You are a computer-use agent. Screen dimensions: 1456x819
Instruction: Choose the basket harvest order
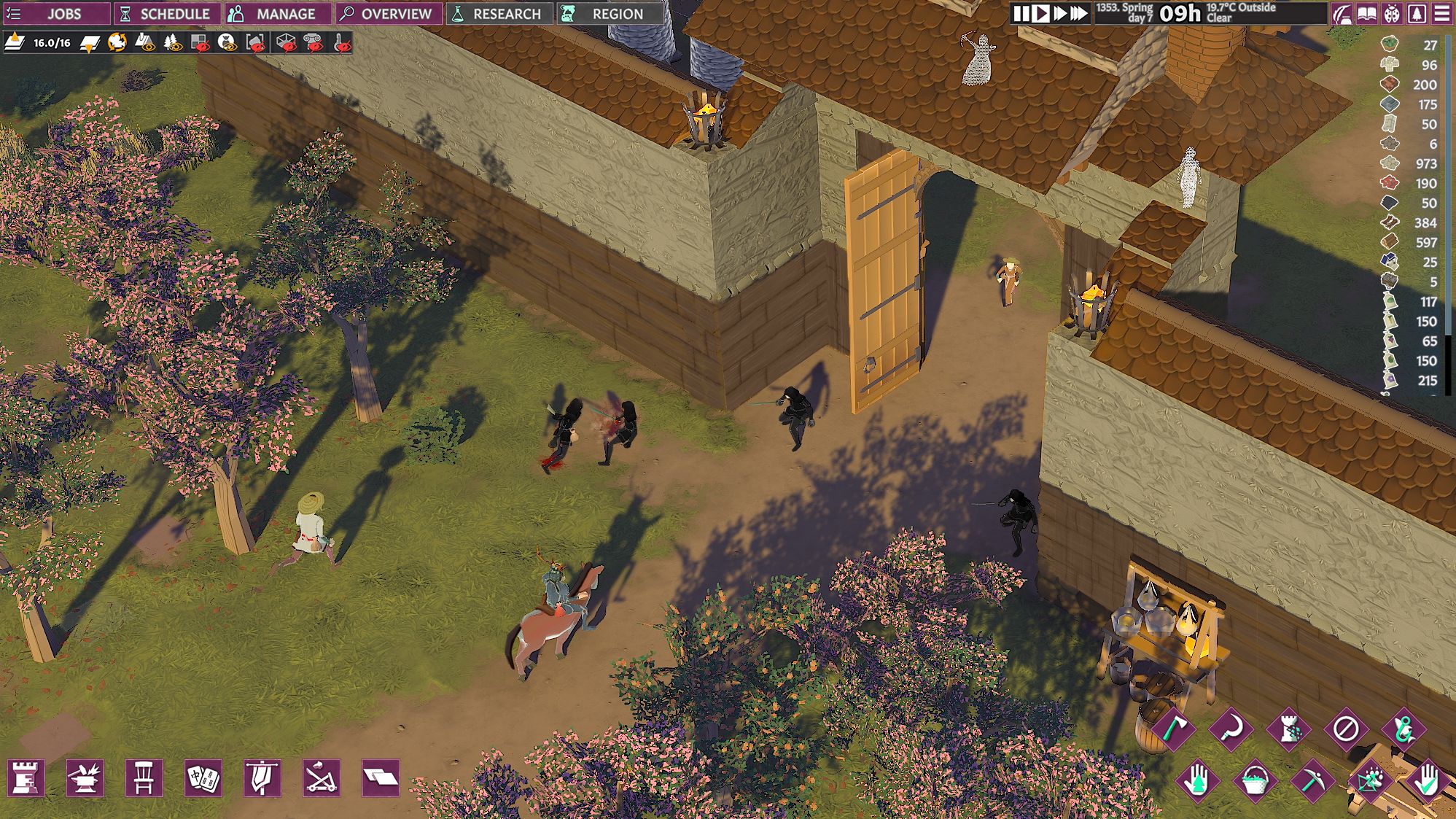(x=1255, y=781)
